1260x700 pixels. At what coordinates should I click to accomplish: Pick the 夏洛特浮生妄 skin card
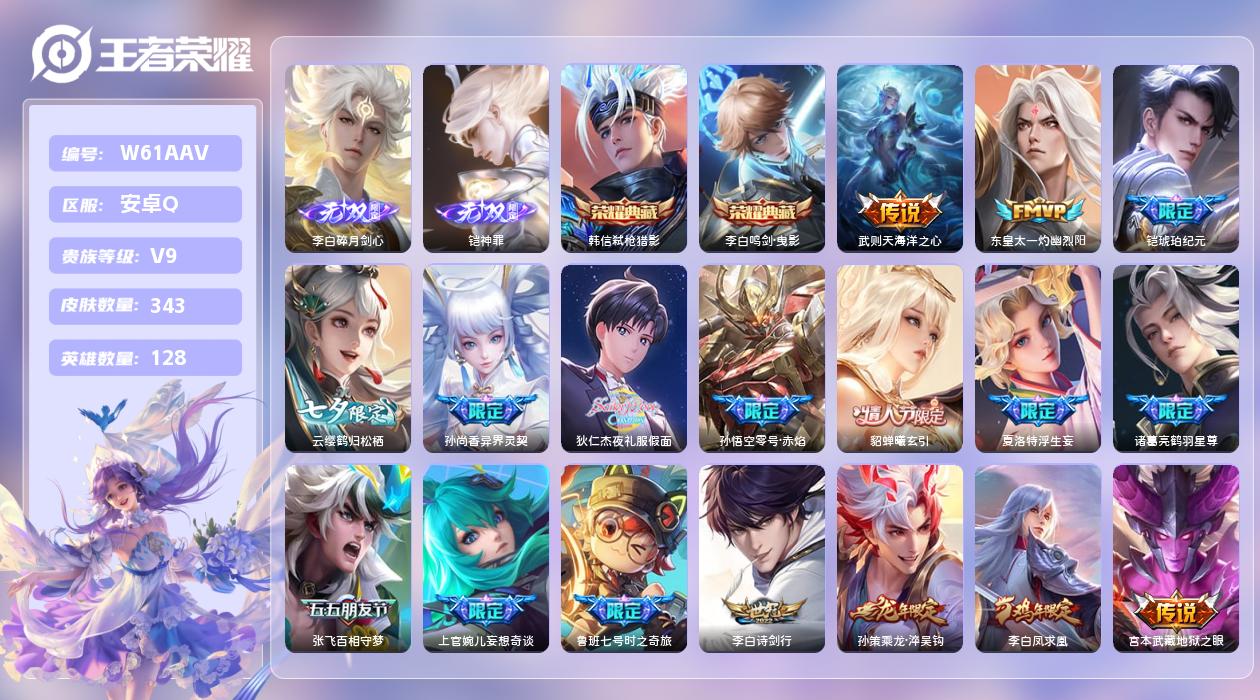[x=1038, y=358]
